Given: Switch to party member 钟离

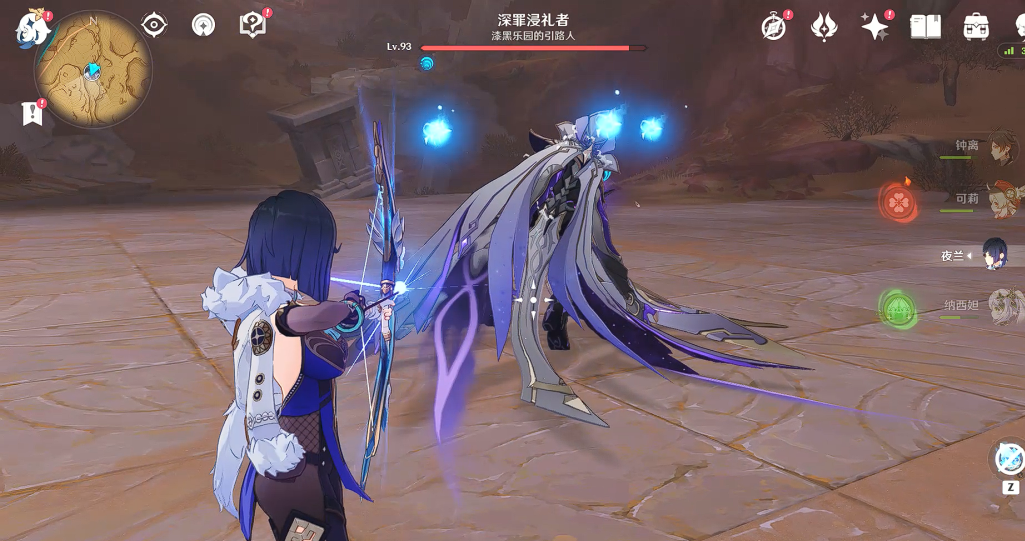Looking at the screenshot, I should (1001, 147).
